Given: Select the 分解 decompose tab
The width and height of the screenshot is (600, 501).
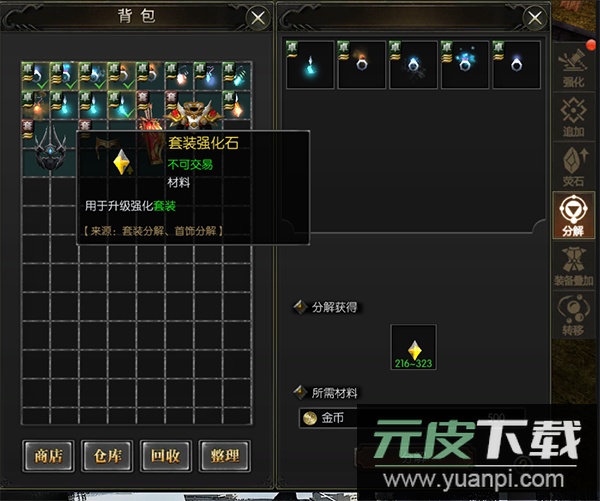Looking at the screenshot, I should (574, 215).
